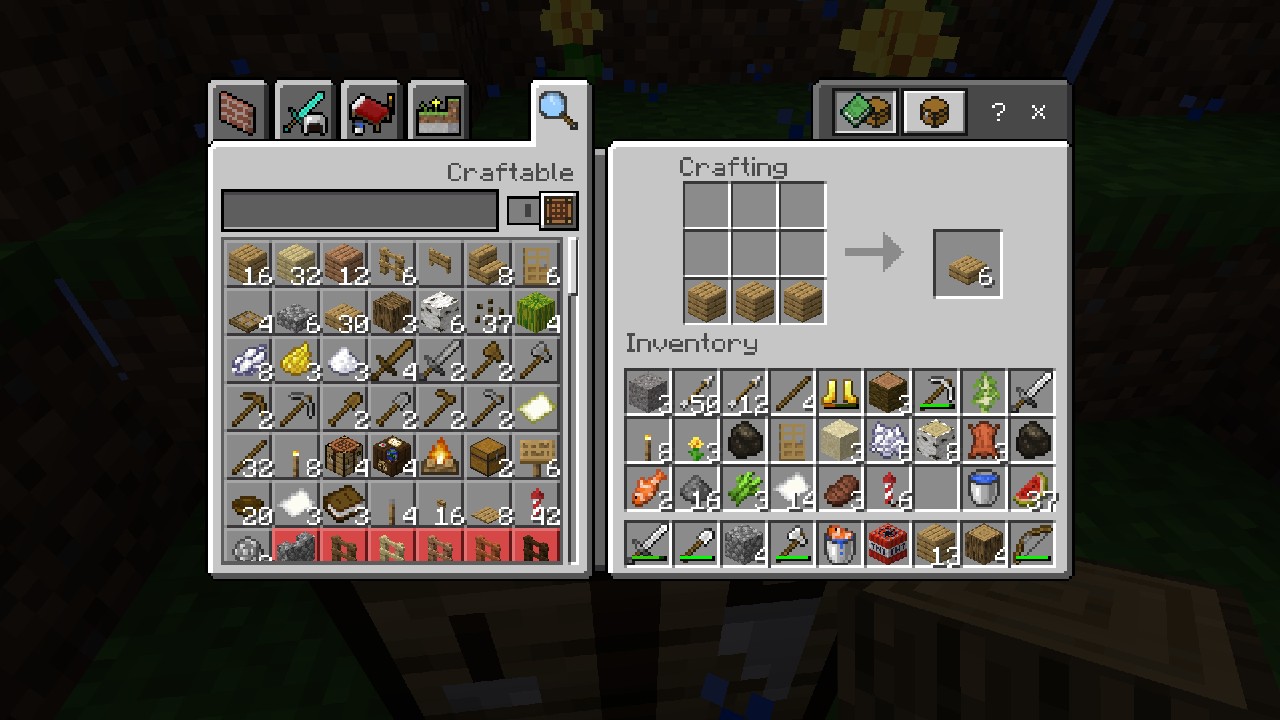Collect the six oak planks from the output slot
1280x720 pixels.
[966, 263]
